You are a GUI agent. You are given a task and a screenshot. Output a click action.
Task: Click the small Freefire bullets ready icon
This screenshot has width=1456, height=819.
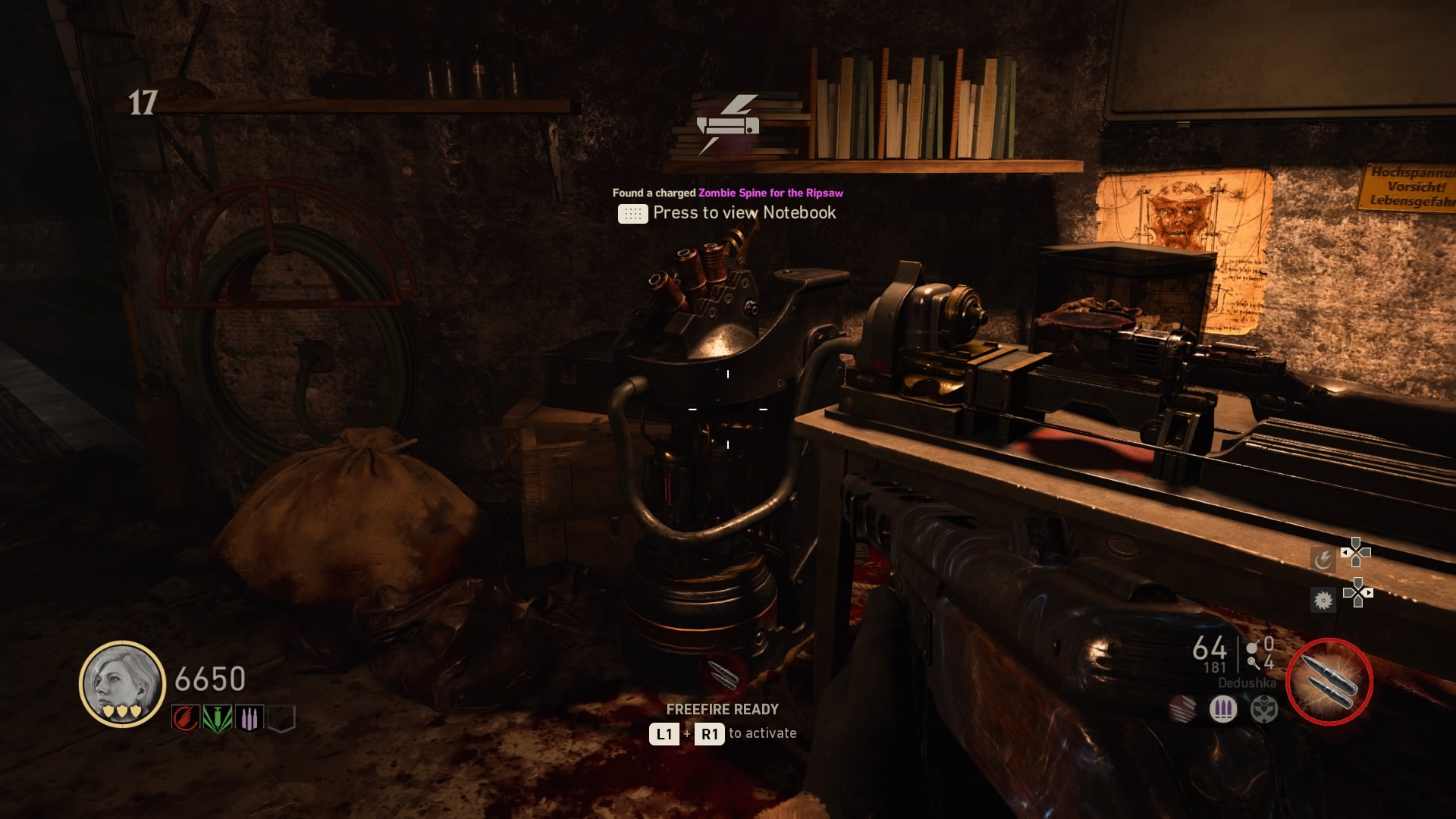(723, 675)
